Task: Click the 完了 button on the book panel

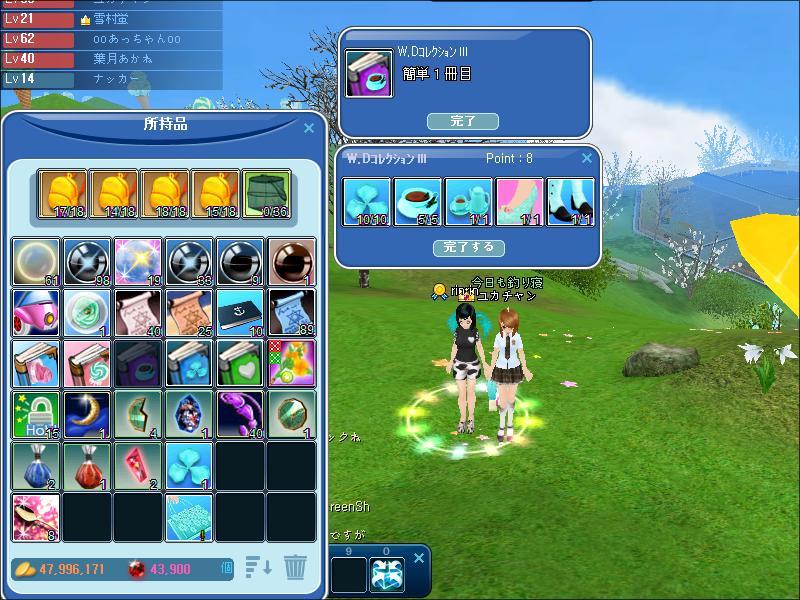Action: click(462, 121)
